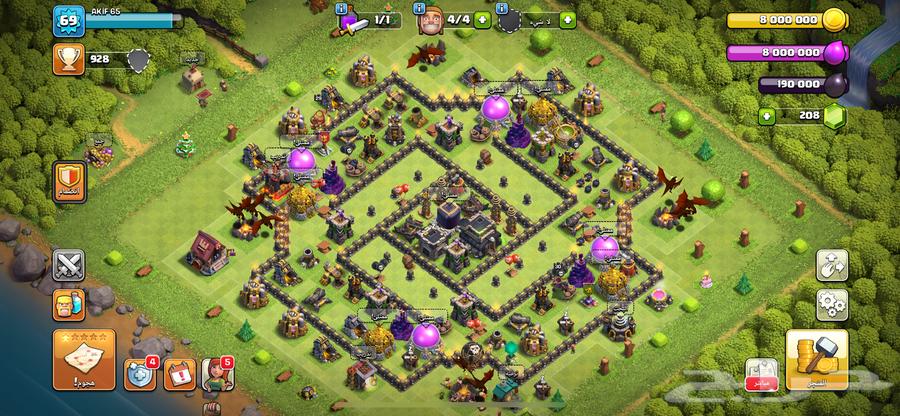Open the layout editor button above settings
Viewport: 900px width, 416px height.
pyautogui.click(x=832, y=264)
